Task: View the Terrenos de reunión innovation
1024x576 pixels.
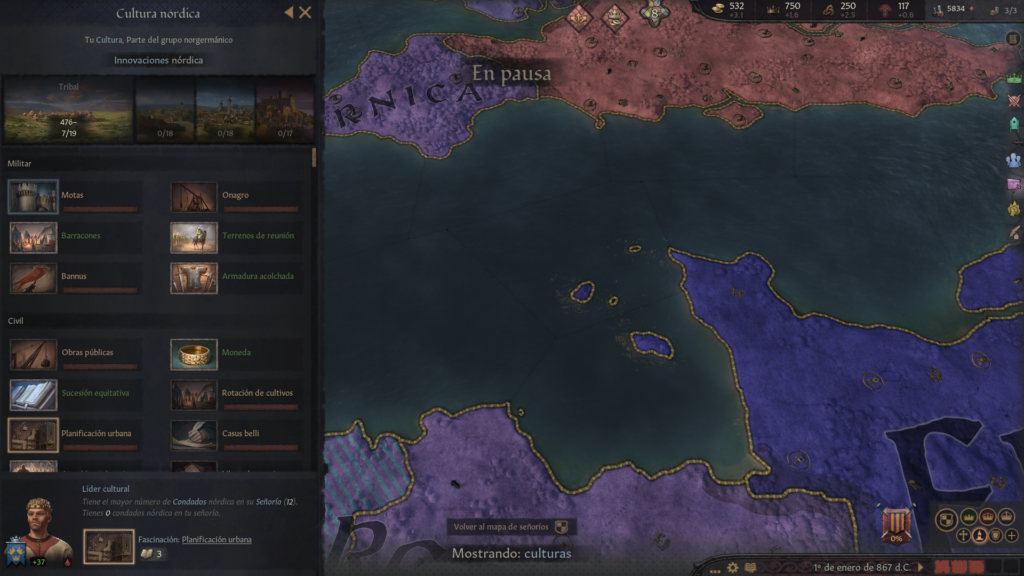Action: click(194, 237)
